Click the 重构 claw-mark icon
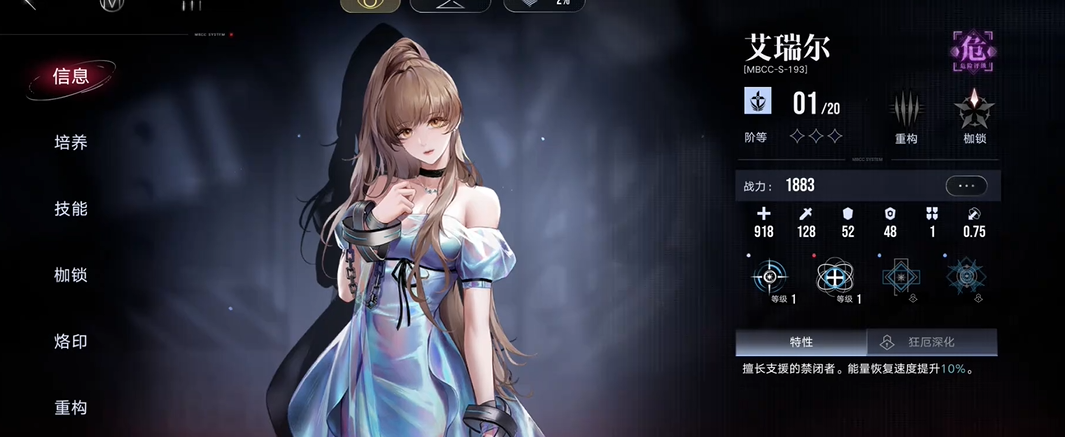 tap(906, 108)
